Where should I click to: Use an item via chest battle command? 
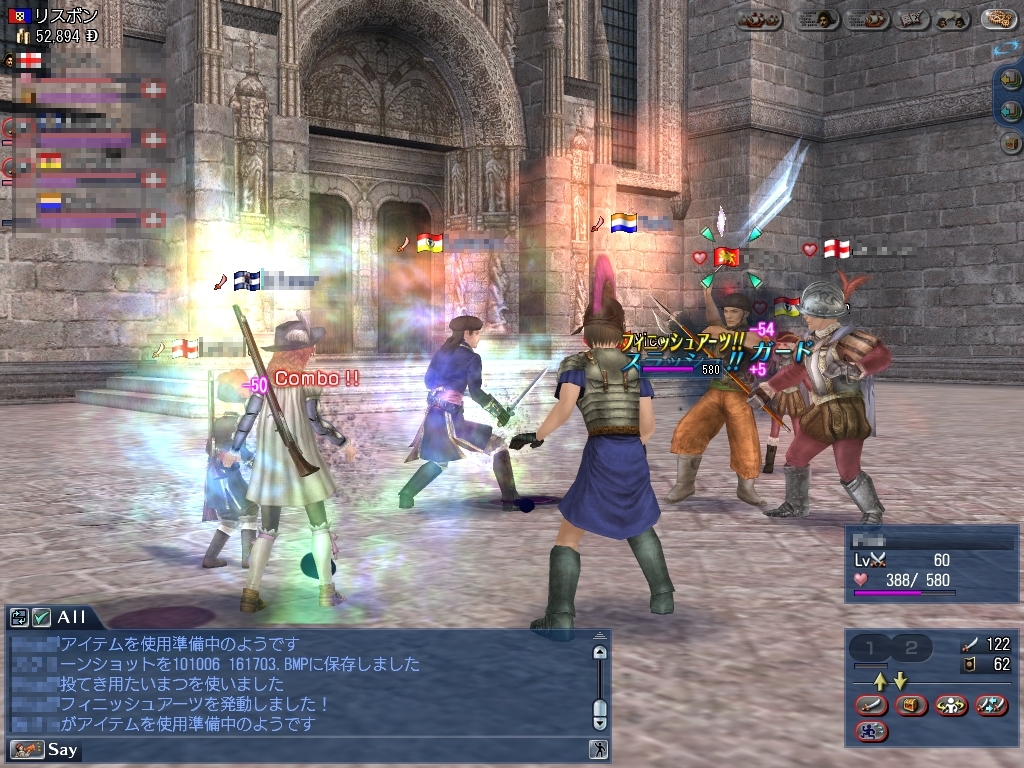[x=912, y=705]
